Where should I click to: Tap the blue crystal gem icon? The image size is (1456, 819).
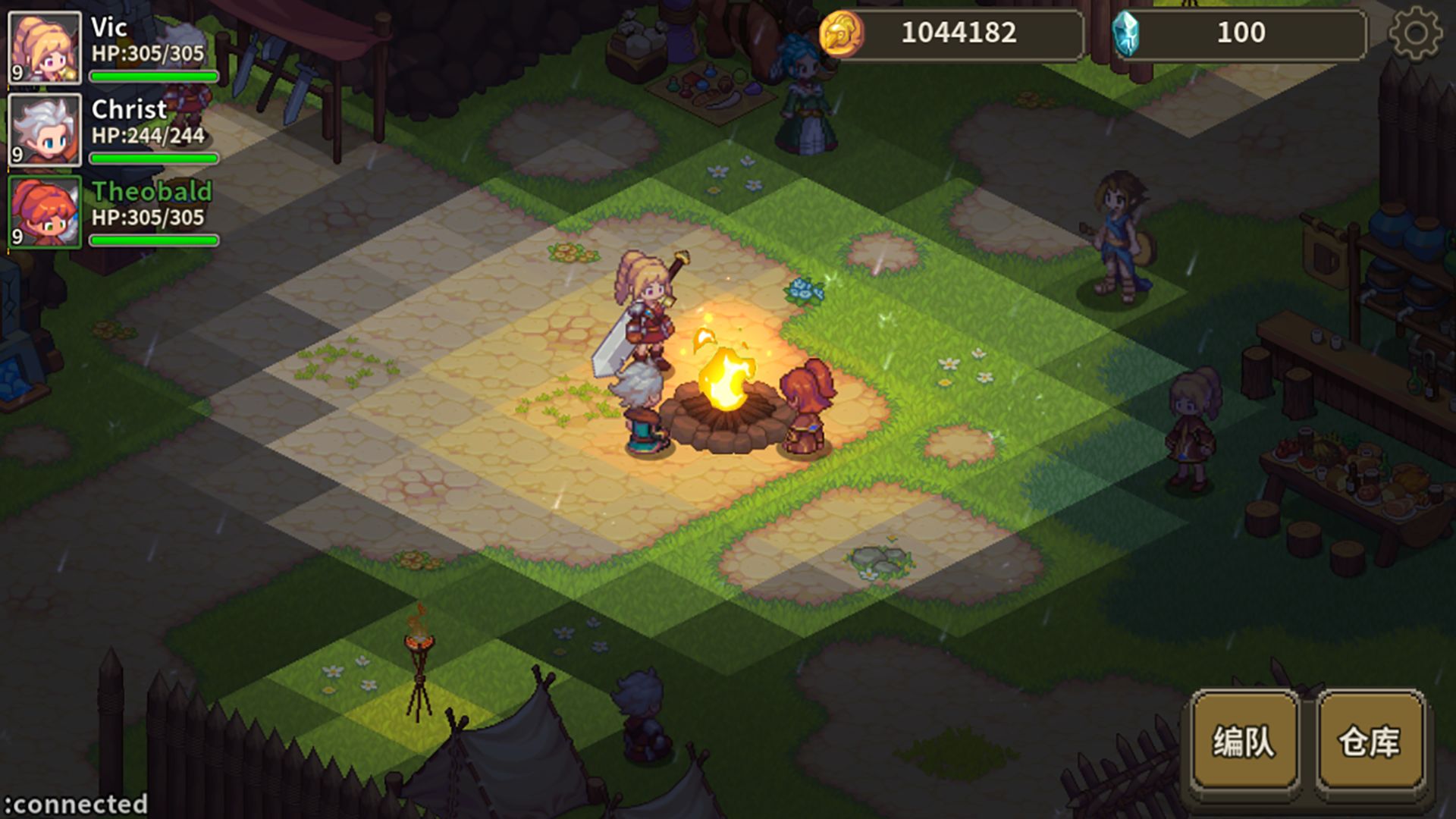[1125, 33]
